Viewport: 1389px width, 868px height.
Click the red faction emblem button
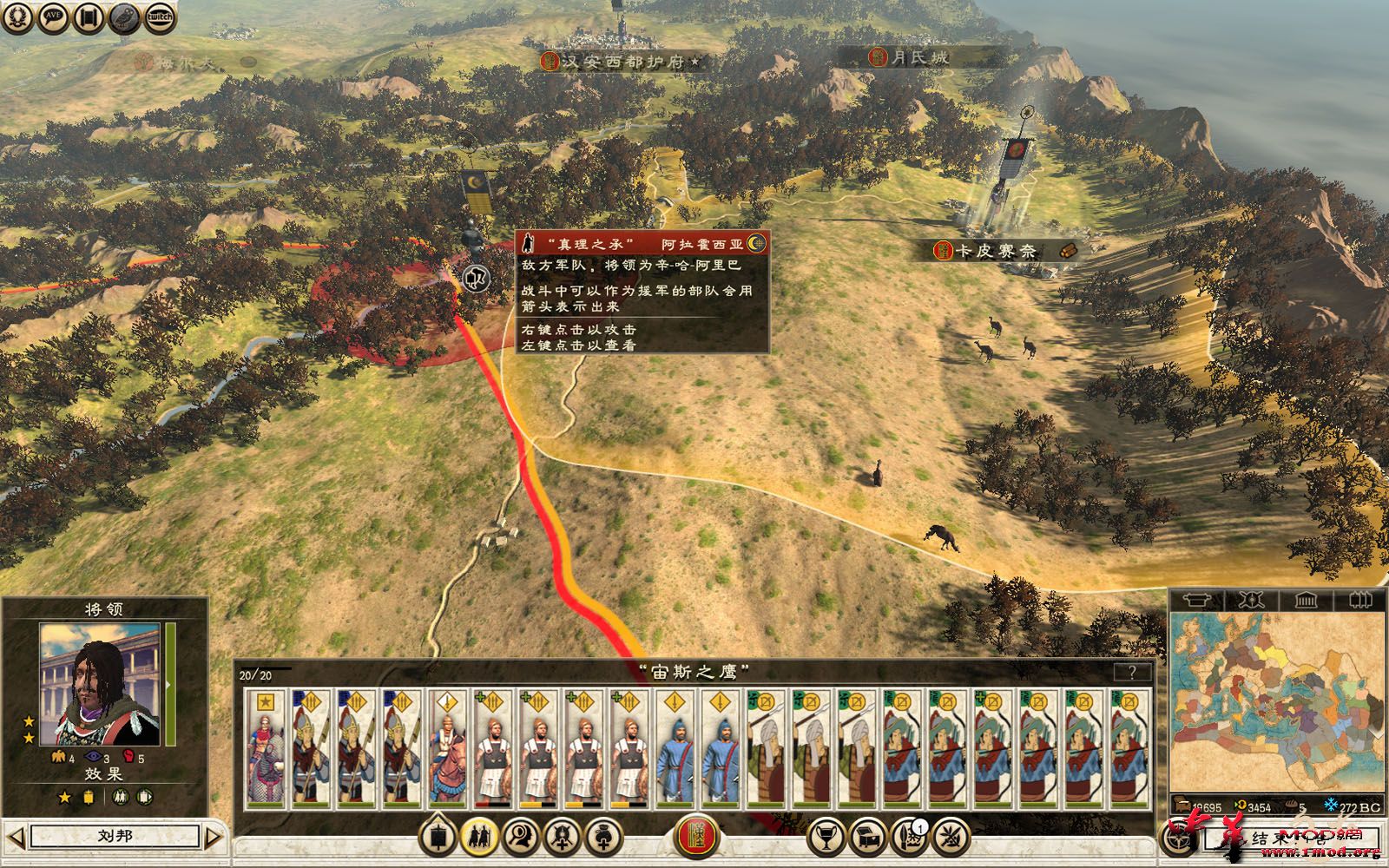pyautogui.click(x=695, y=838)
